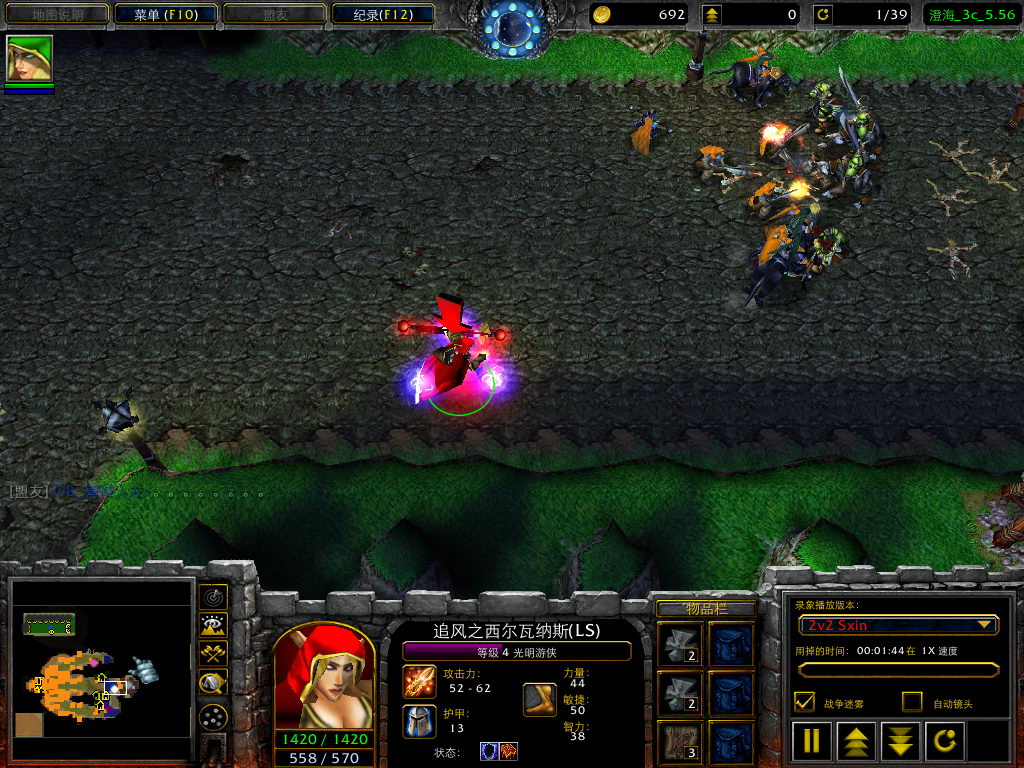Activate the minimap signal ping button
The height and width of the screenshot is (768, 1024).
(212, 597)
